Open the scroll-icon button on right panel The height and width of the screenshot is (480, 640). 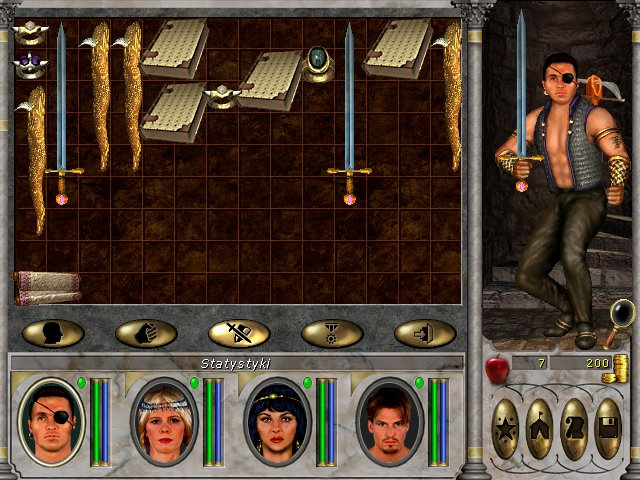pyautogui.click(x=573, y=428)
